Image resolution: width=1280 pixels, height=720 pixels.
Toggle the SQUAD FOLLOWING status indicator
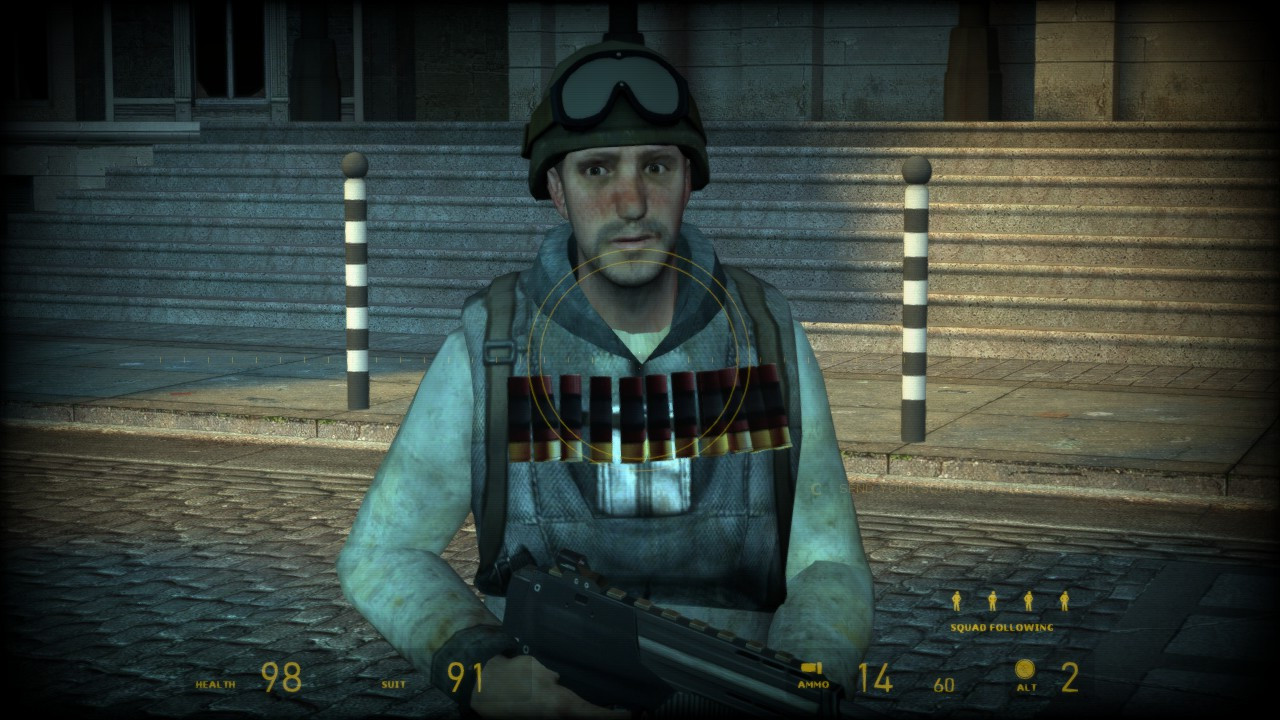1000,627
